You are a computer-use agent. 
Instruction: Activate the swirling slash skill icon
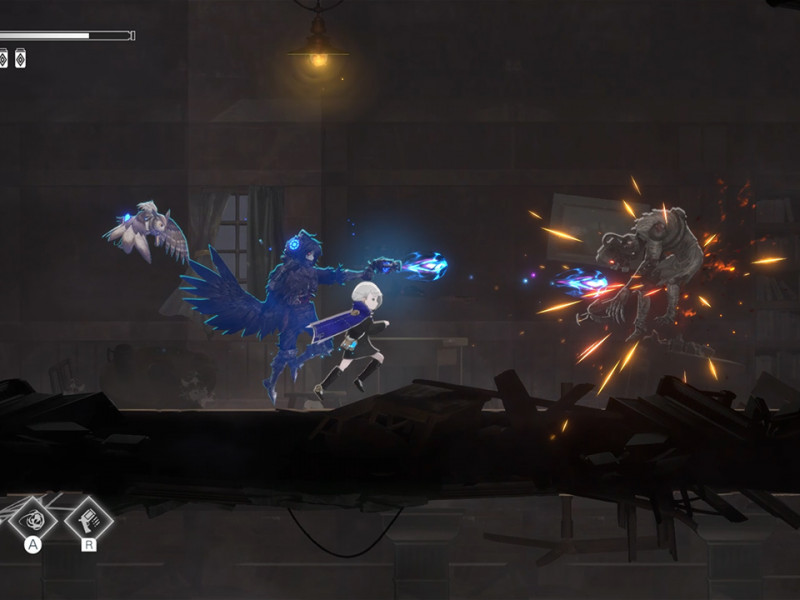point(33,518)
